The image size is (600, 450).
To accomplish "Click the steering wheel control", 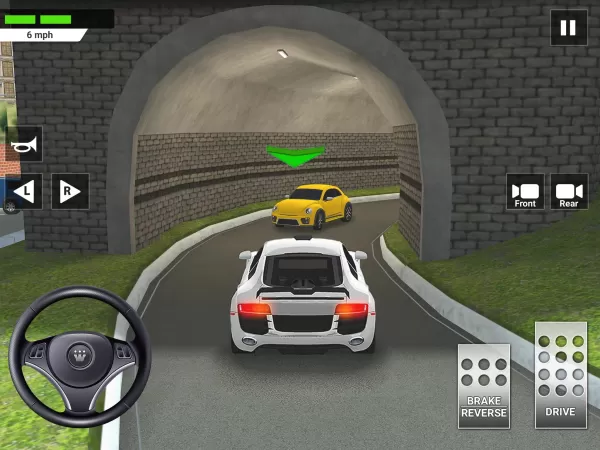I will (x=80, y=357).
